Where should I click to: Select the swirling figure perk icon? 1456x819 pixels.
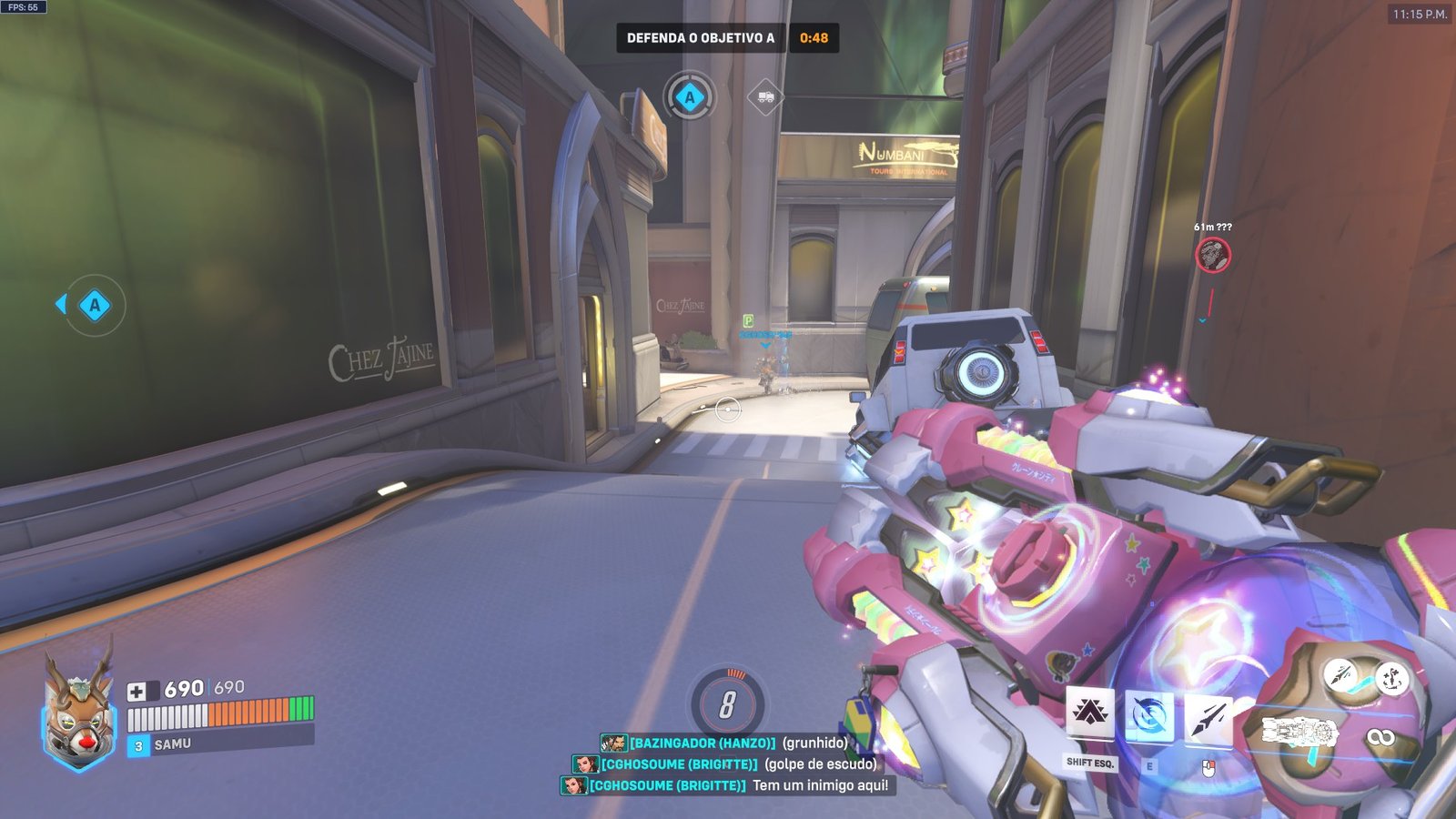point(1390,678)
